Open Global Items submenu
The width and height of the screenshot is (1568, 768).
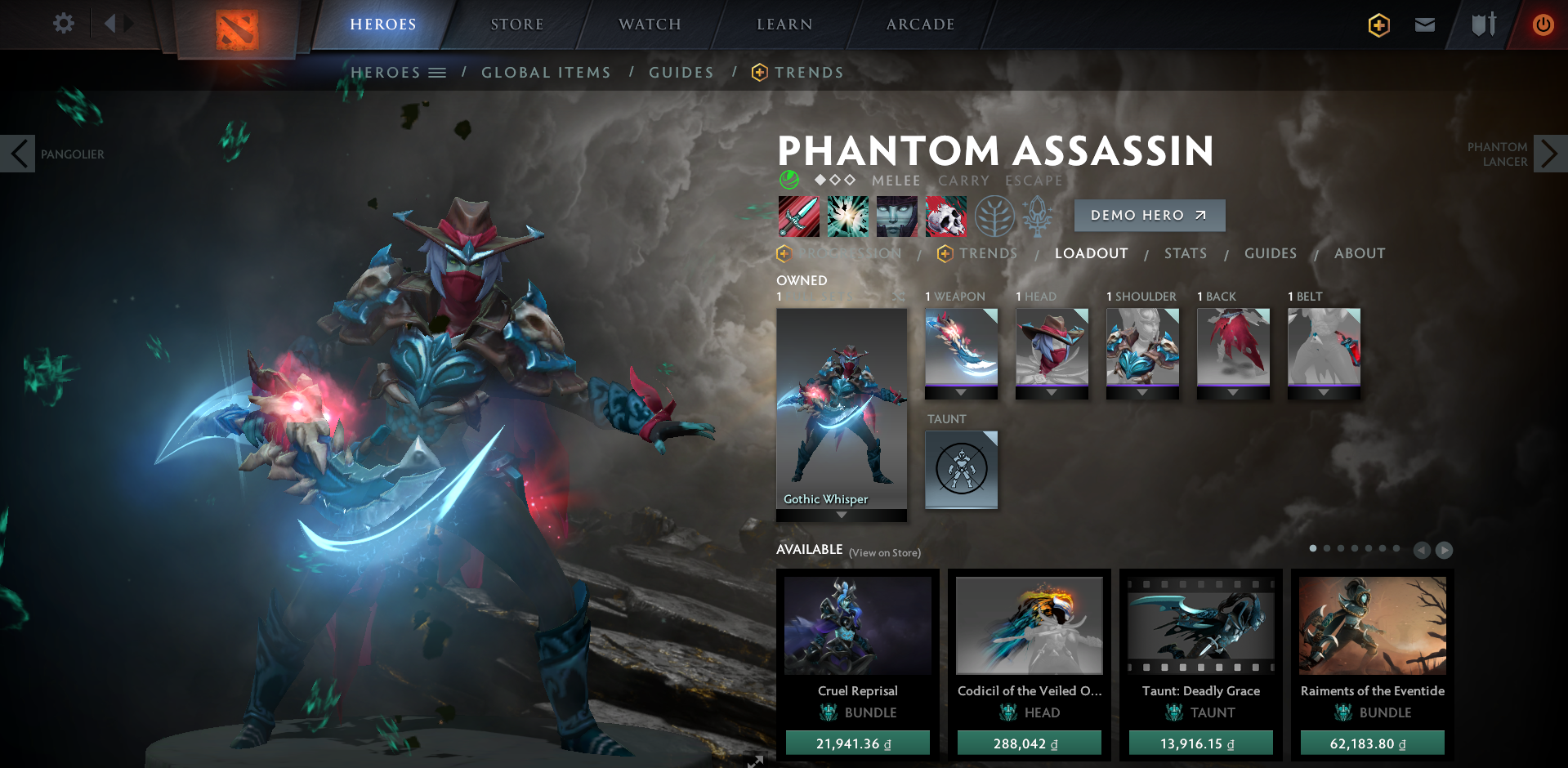click(546, 73)
